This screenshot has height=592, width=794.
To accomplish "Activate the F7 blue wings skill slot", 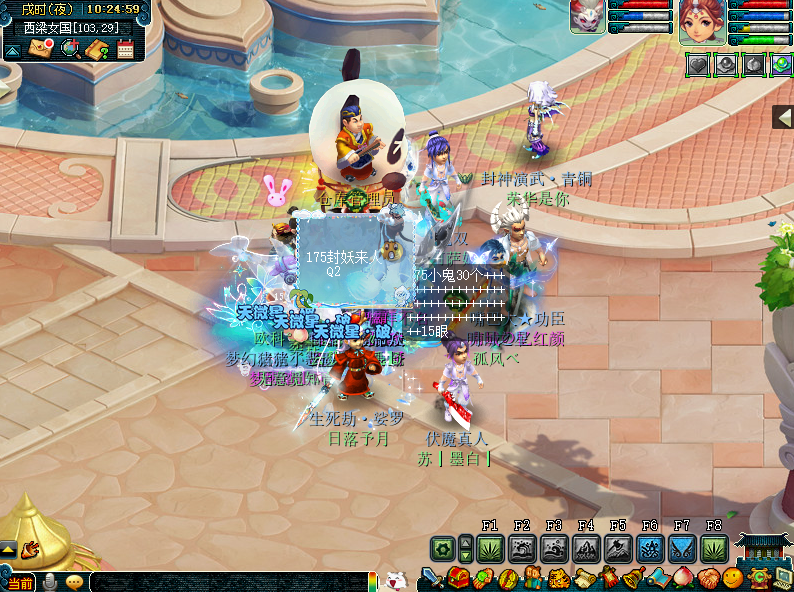I will (682, 548).
